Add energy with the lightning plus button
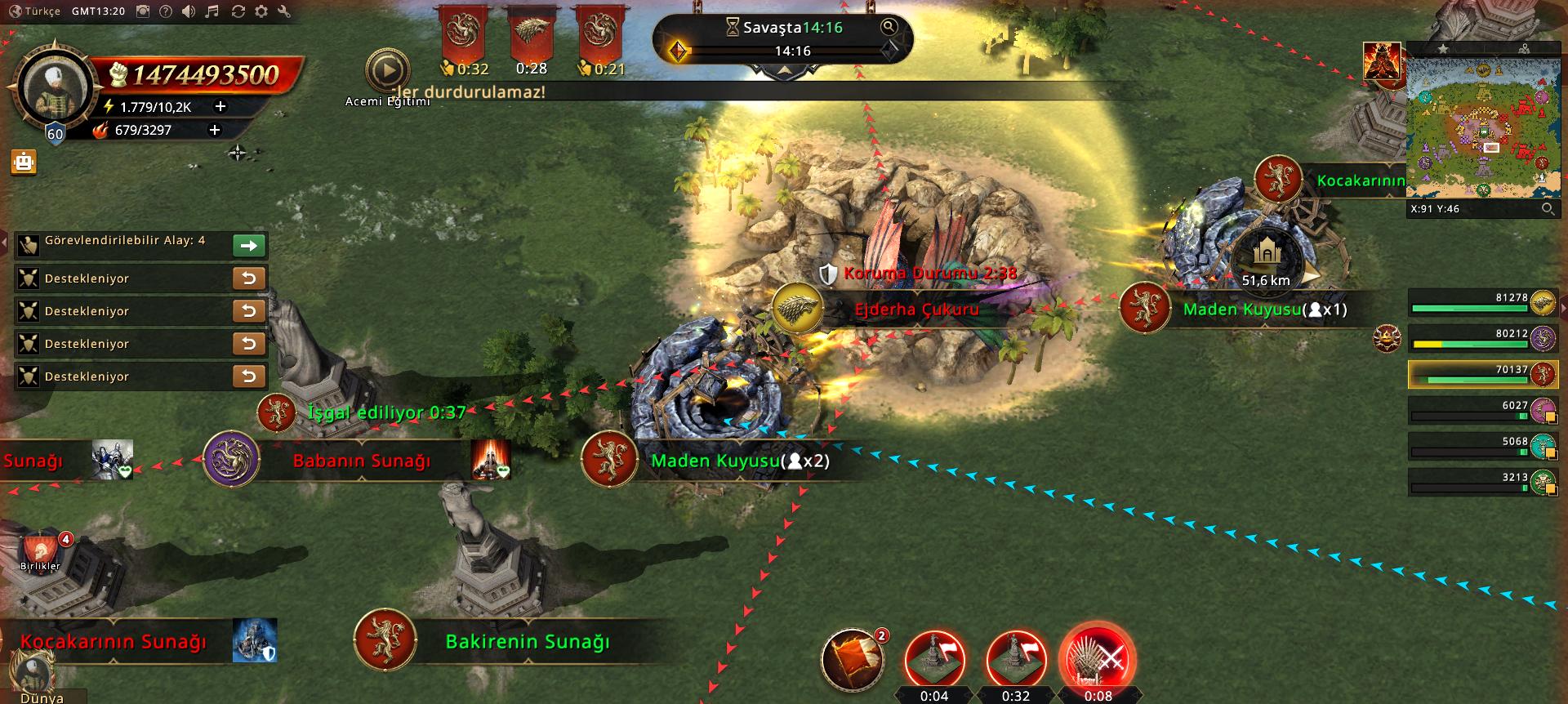Screen dimensions: 1568x704 [x=220, y=107]
